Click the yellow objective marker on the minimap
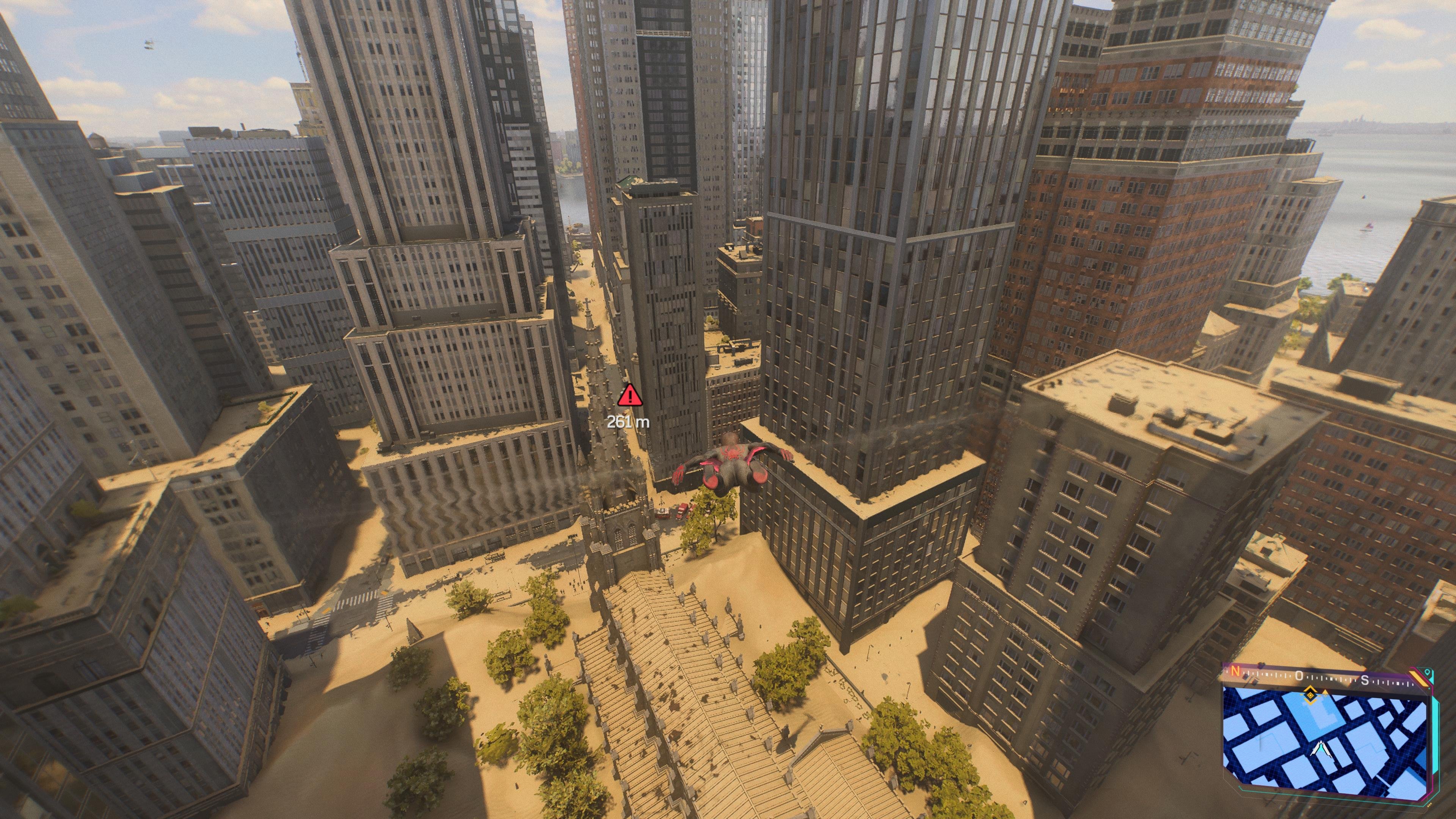1456x819 pixels. [x=1310, y=697]
